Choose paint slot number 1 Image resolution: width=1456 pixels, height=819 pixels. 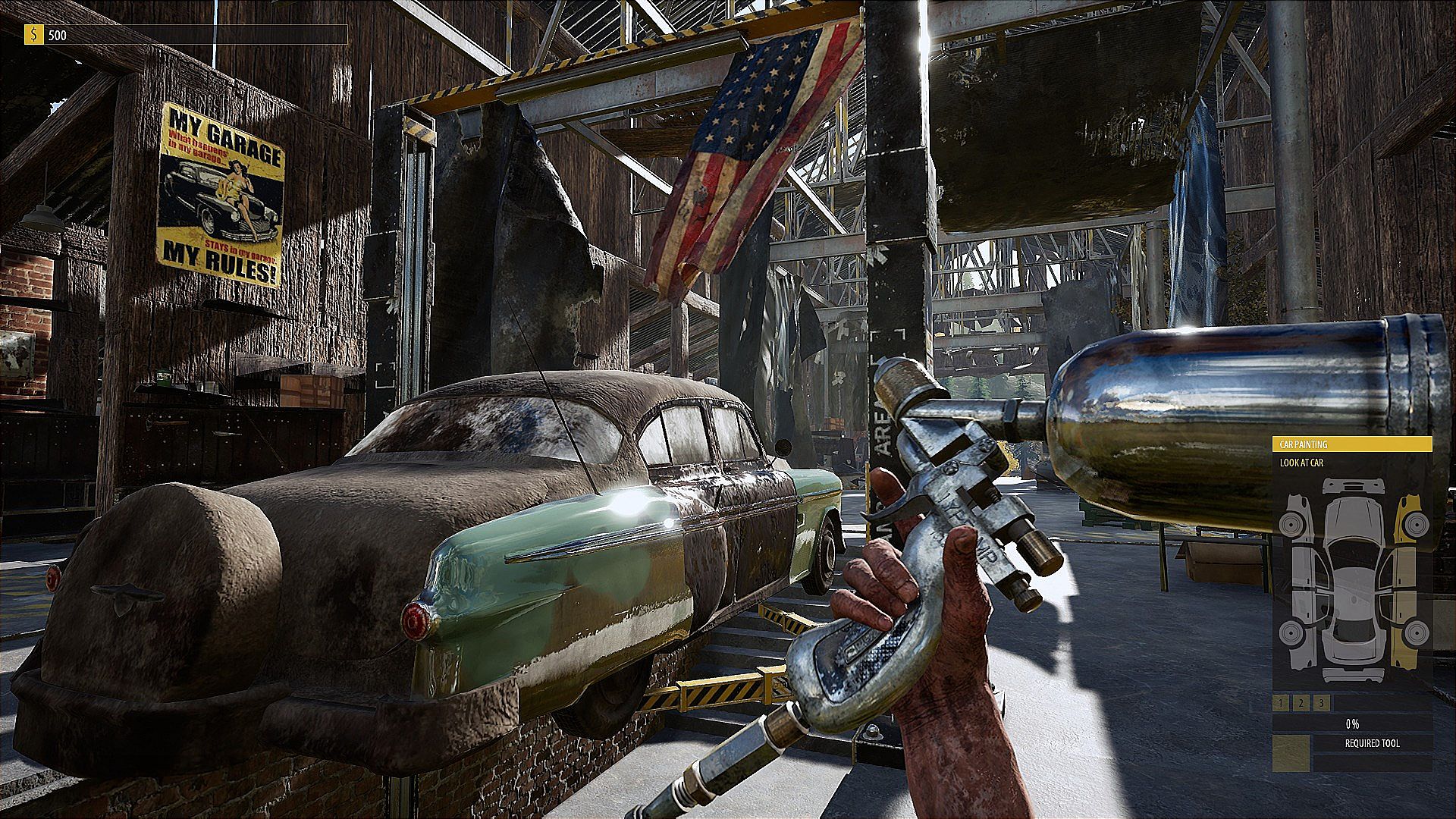(x=1281, y=704)
